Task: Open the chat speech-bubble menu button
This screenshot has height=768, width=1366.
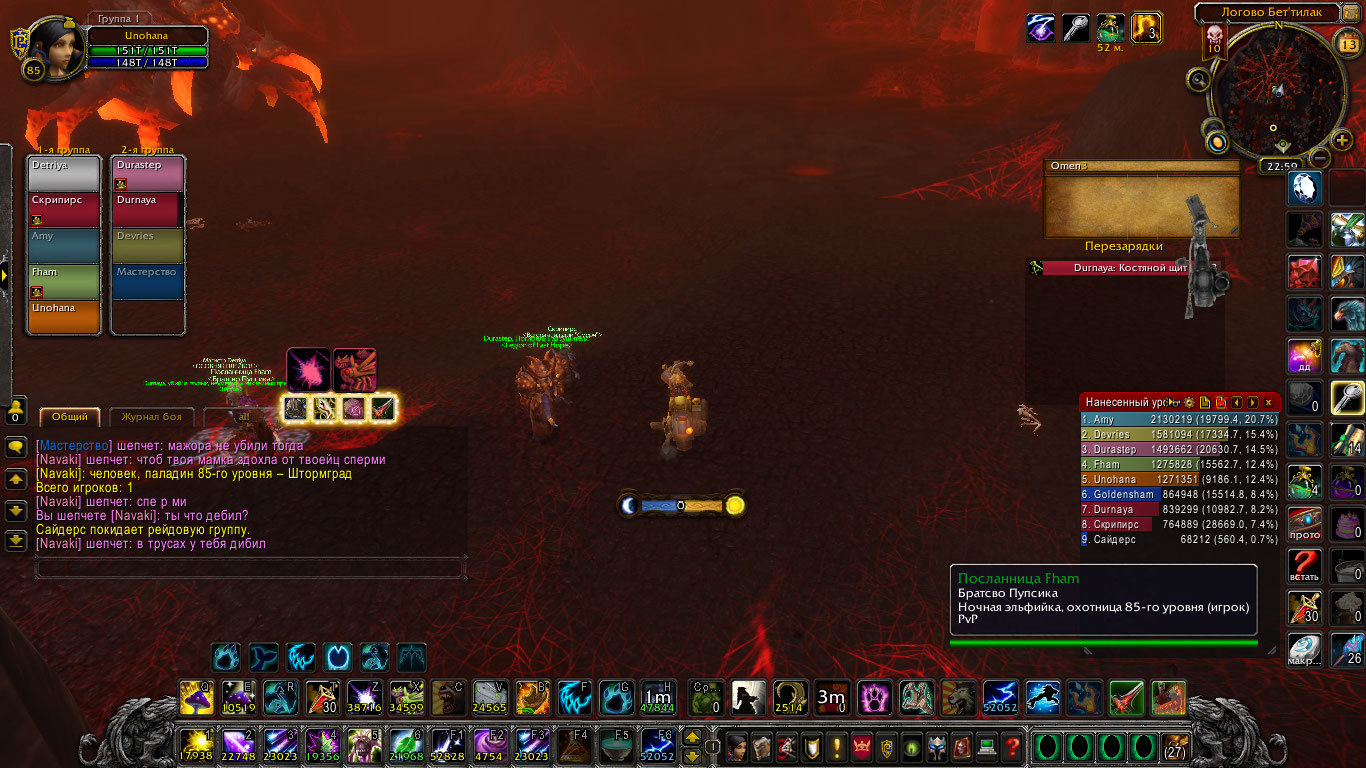Action: pos(16,448)
